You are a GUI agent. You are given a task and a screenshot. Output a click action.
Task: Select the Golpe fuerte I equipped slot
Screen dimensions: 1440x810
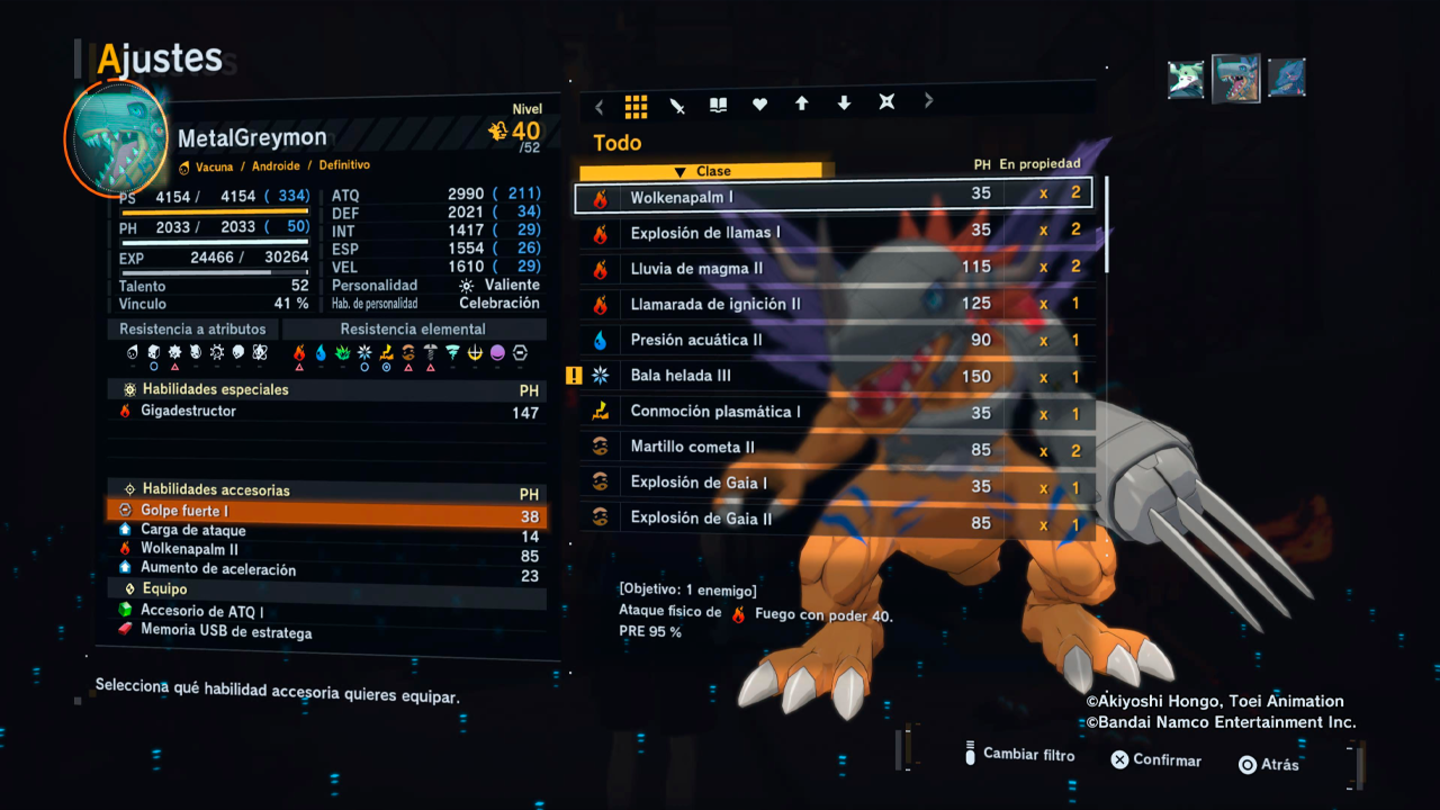(x=326, y=512)
